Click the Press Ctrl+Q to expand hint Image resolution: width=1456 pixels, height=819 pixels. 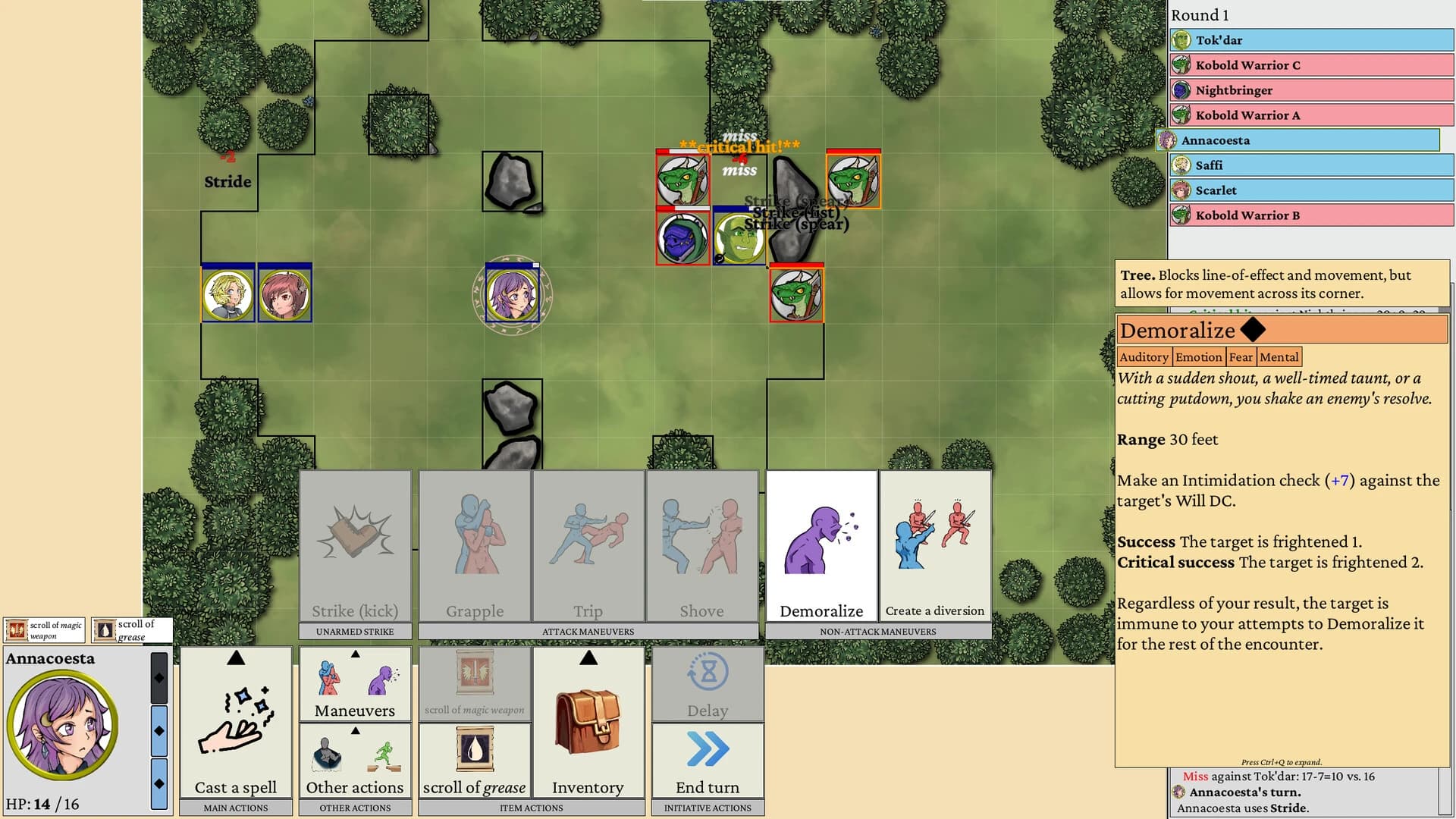(1280, 762)
